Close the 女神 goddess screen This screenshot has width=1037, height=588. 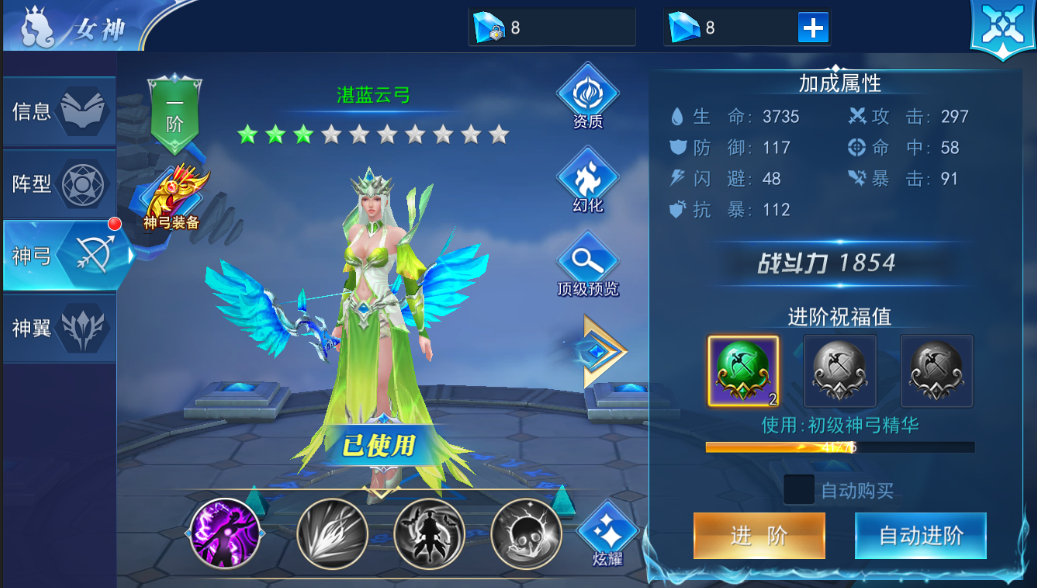[x=1001, y=27]
